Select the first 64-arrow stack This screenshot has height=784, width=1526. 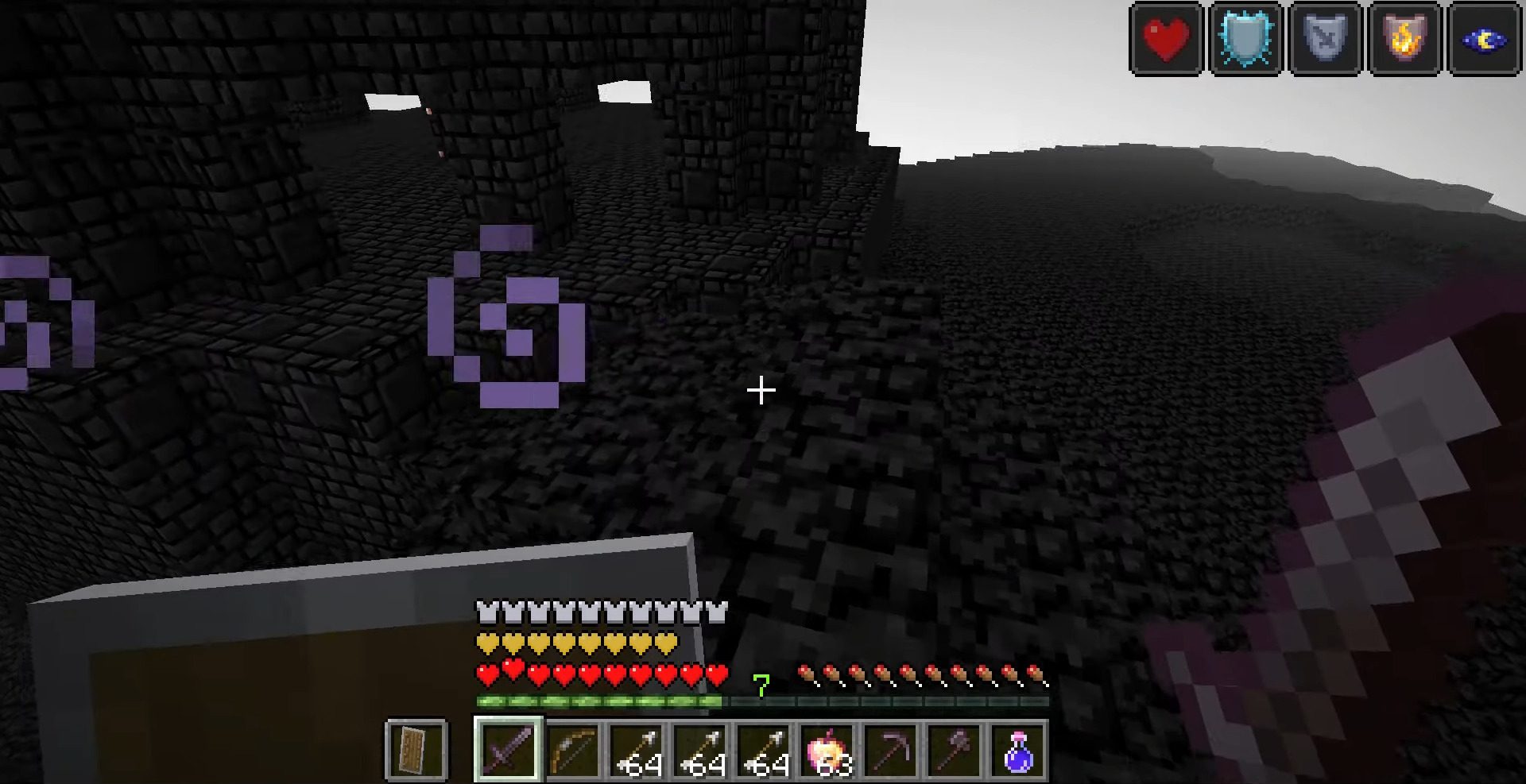click(636, 751)
